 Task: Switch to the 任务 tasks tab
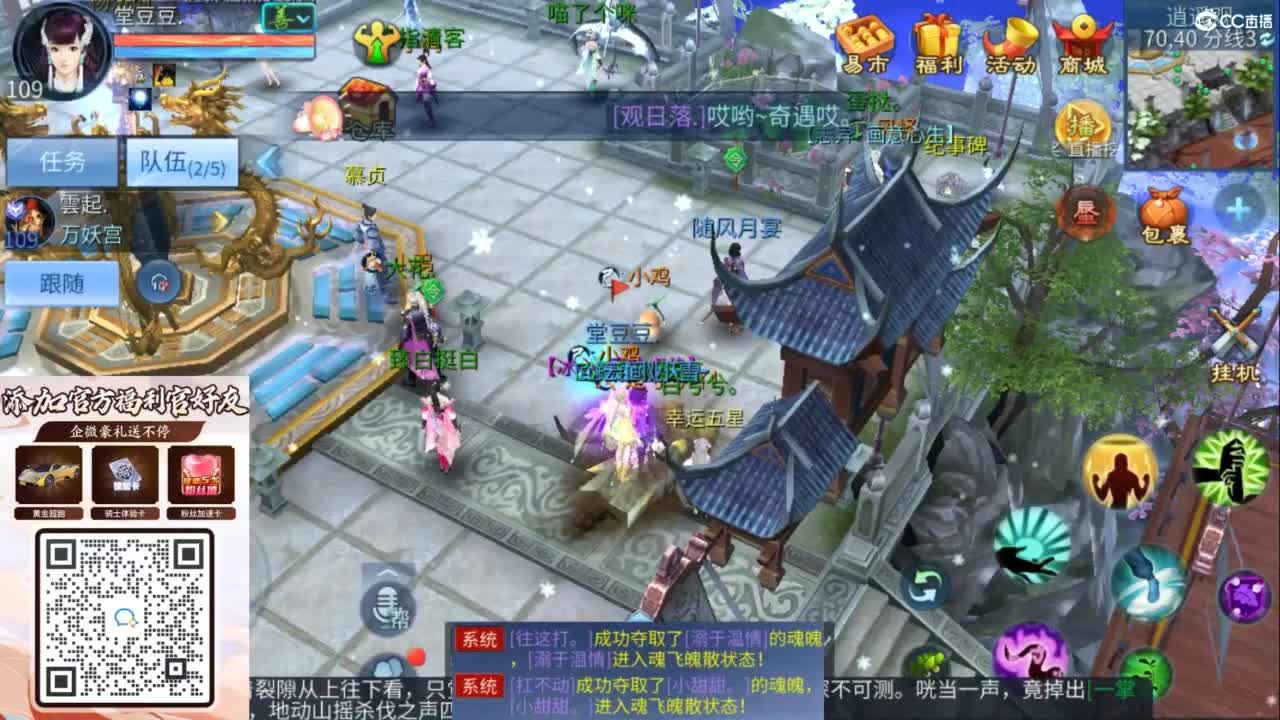point(62,160)
